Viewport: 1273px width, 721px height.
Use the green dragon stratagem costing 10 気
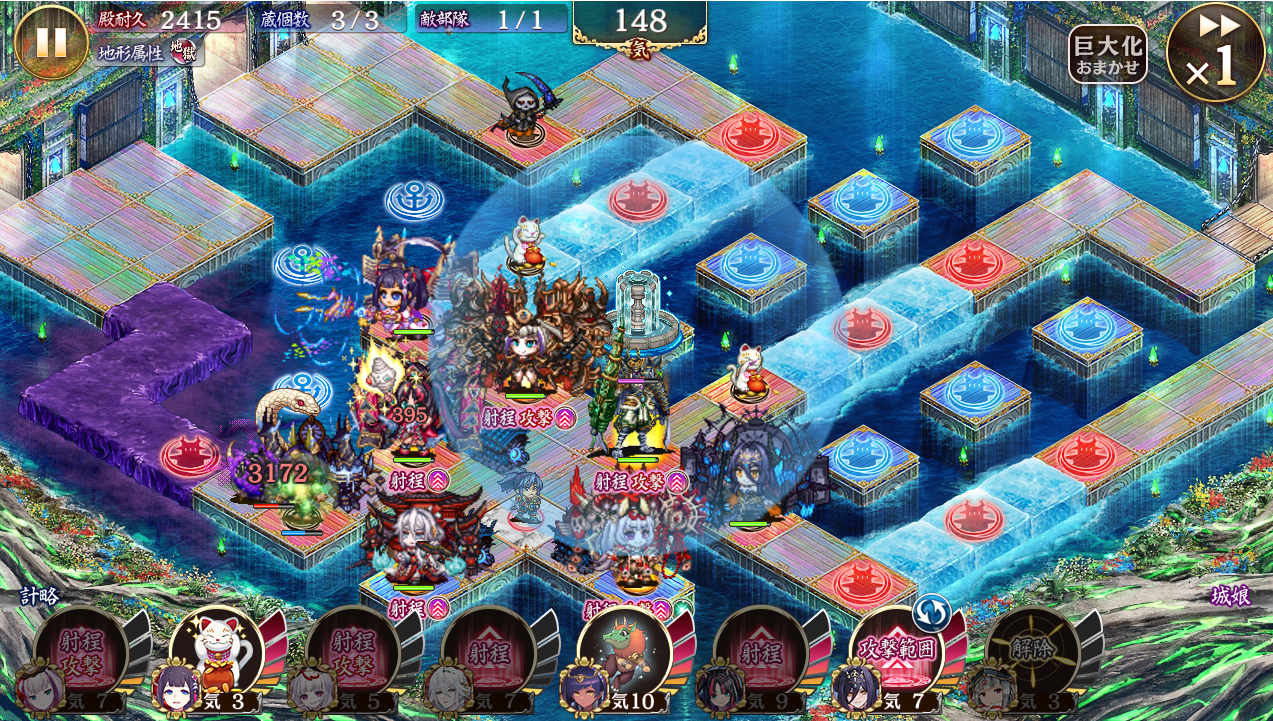point(624,652)
